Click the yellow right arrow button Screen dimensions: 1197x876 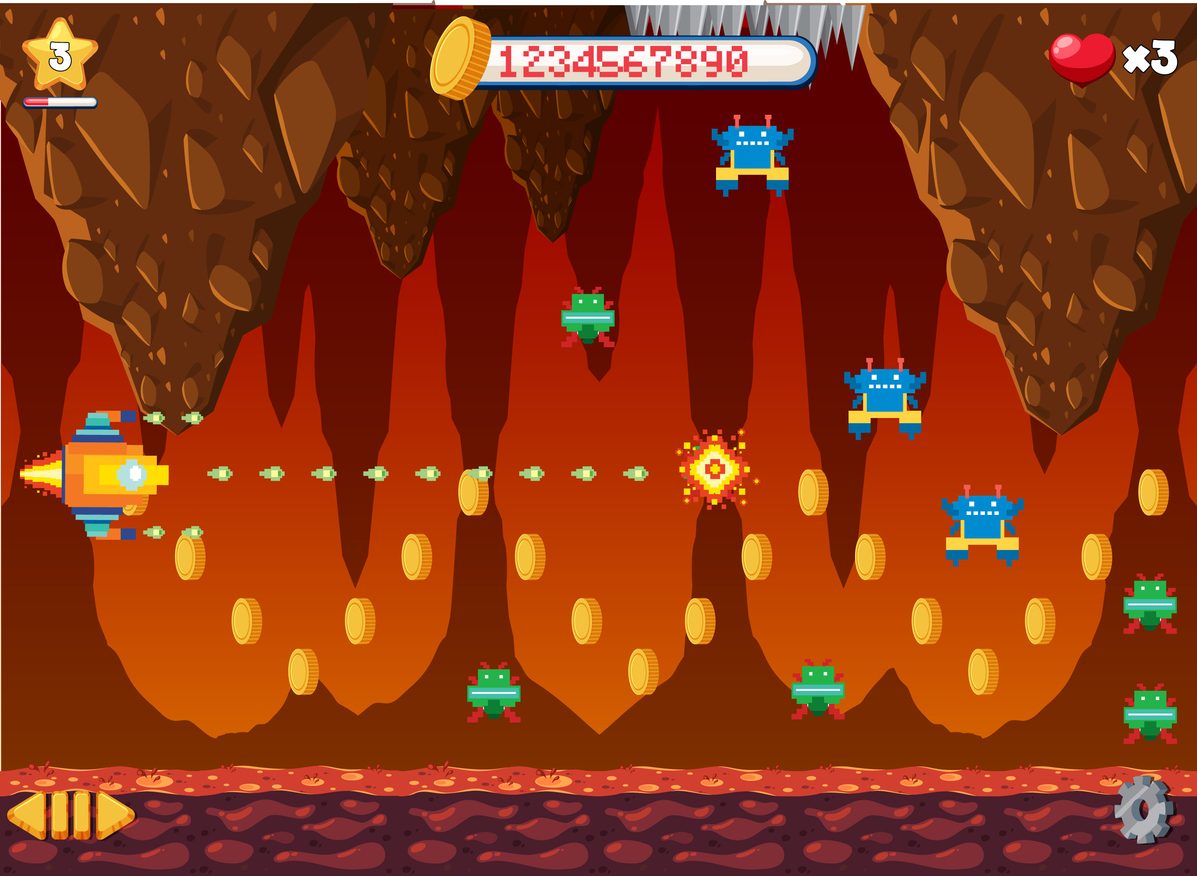pyautogui.click(x=114, y=814)
